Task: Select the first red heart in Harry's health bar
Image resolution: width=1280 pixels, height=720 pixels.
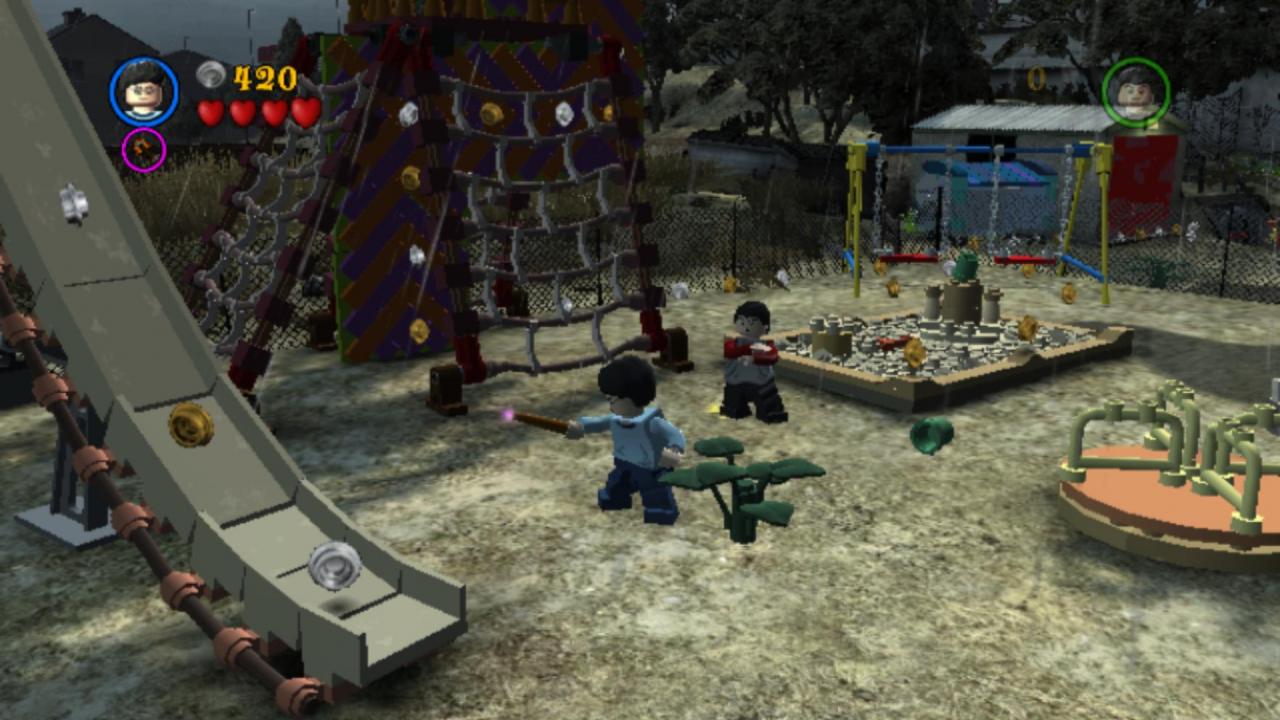Action: 211,112
